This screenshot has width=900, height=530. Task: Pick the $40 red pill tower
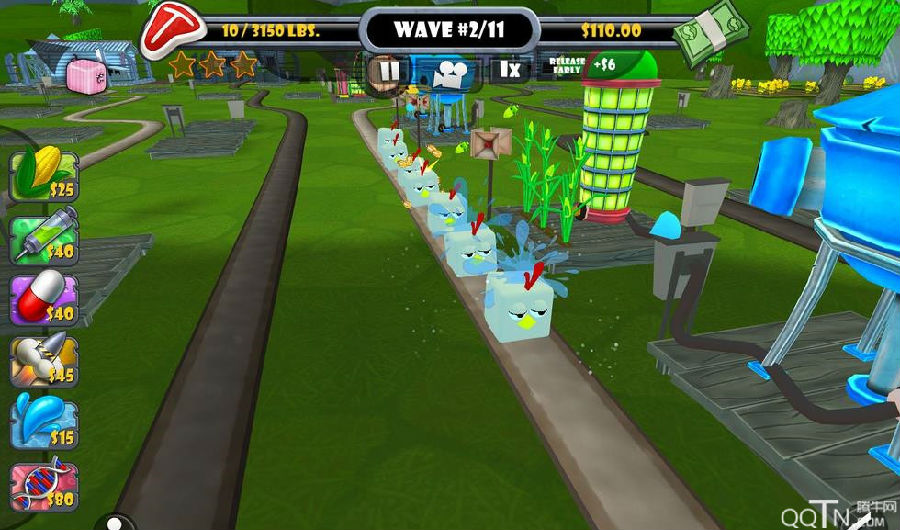43,299
